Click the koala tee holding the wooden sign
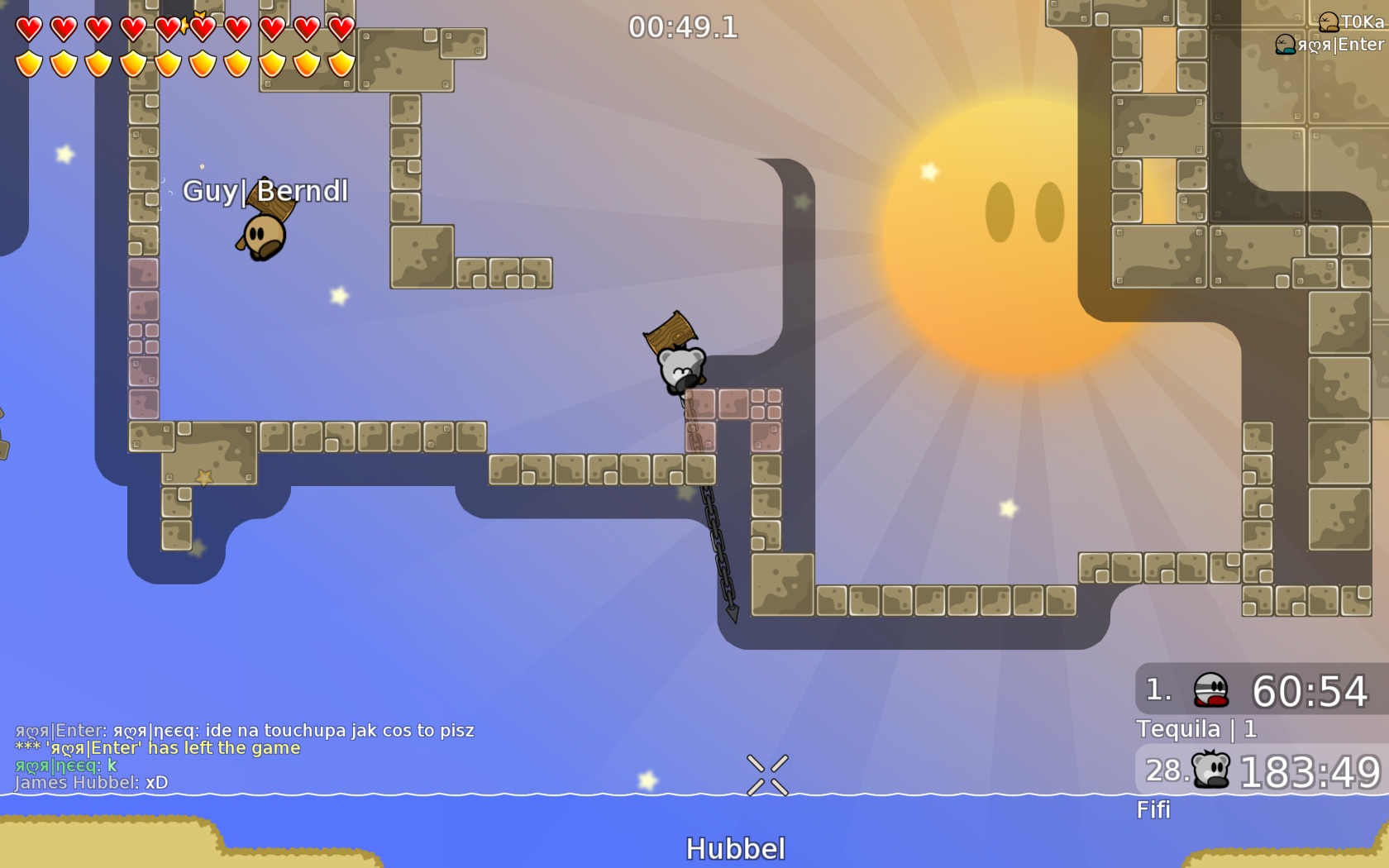This screenshot has height=868, width=1389. pyautogui.click(x=680, y=368)
